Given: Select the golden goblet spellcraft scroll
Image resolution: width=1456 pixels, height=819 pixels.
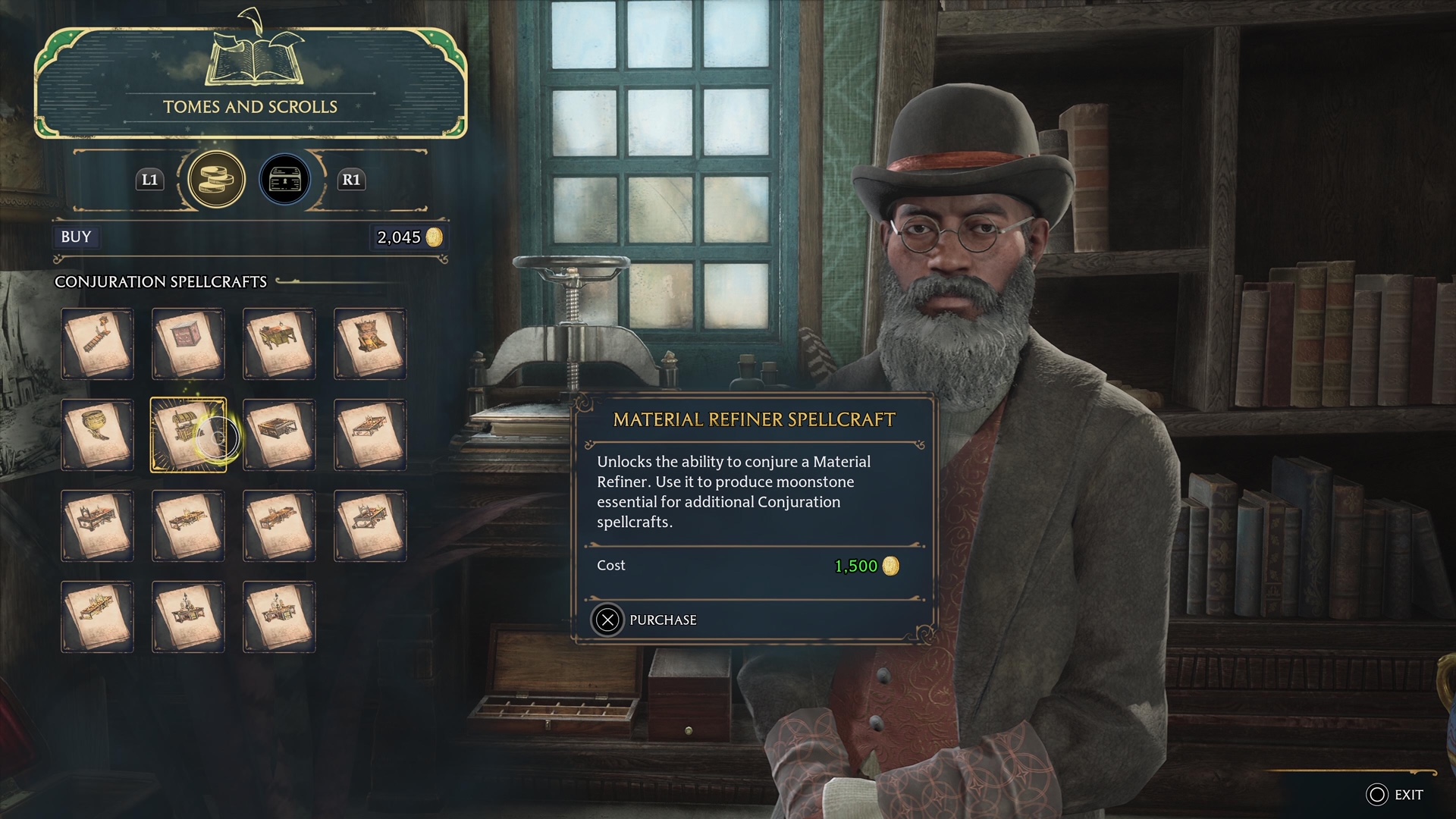Looking at the screenshot, I should (97, 435).
